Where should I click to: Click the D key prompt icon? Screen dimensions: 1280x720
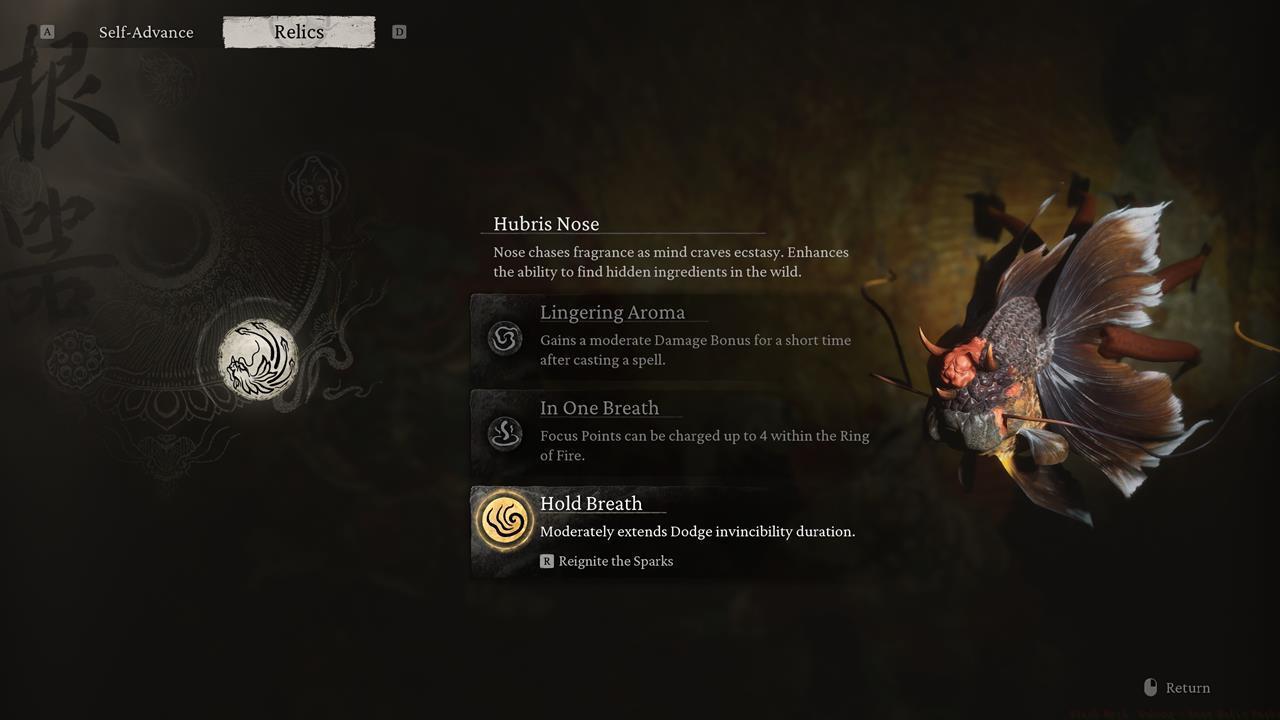[x=399, y=31]
